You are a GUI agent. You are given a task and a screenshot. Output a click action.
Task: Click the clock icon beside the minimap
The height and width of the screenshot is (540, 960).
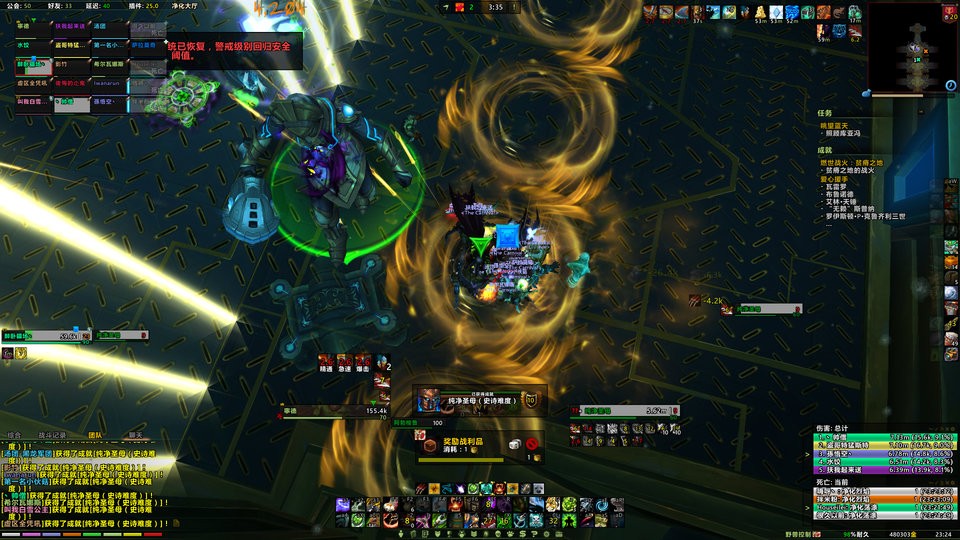click(949, 87)
